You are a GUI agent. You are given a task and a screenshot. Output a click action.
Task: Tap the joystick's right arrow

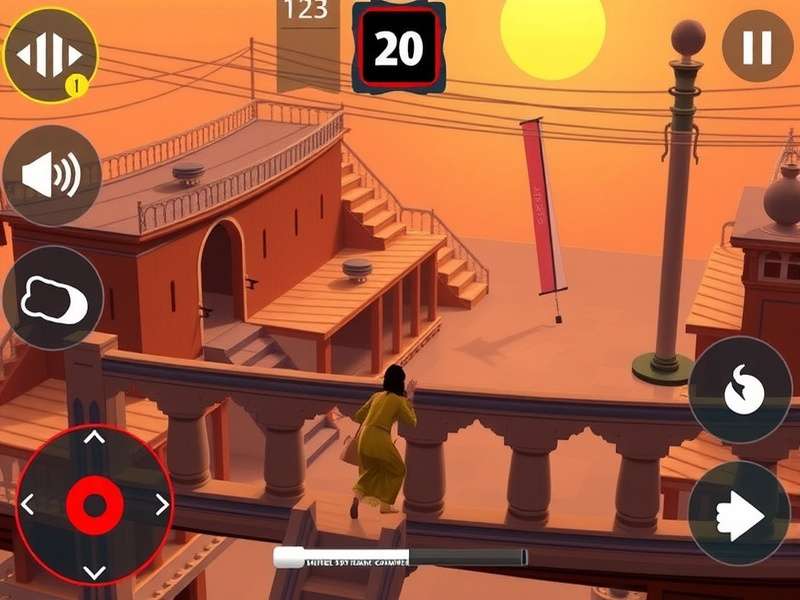(161, 505)
